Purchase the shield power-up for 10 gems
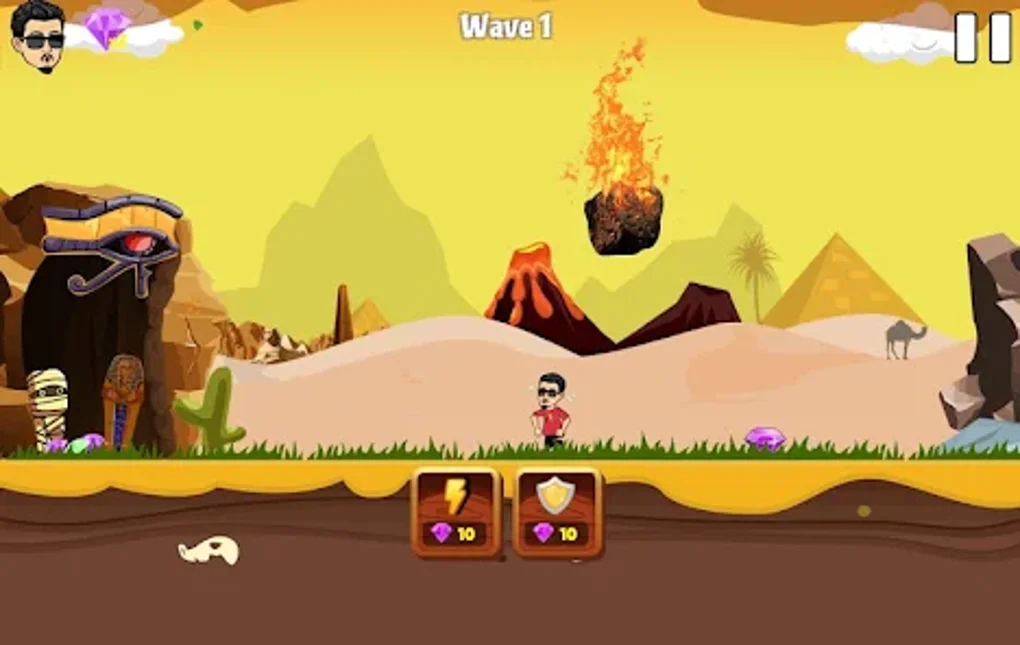This screenshot has height=645, width=1020. [x=557, y=511]
